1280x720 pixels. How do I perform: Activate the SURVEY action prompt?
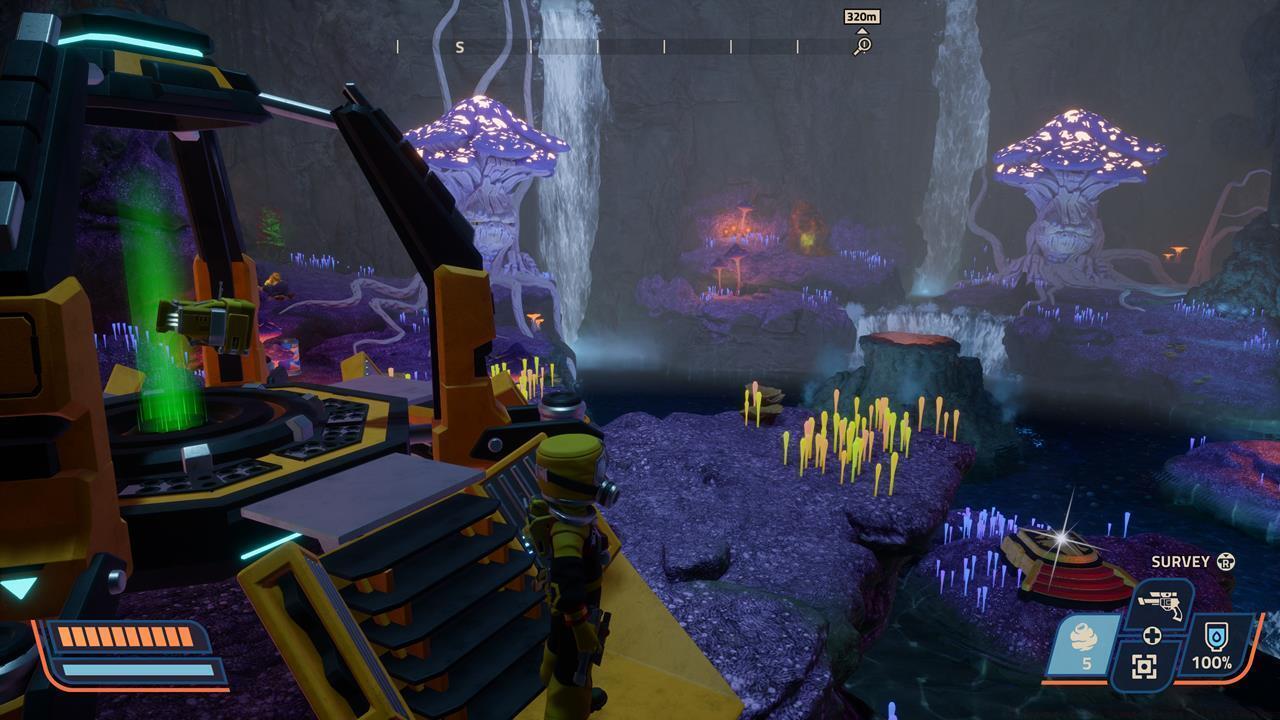[1181, 561]
